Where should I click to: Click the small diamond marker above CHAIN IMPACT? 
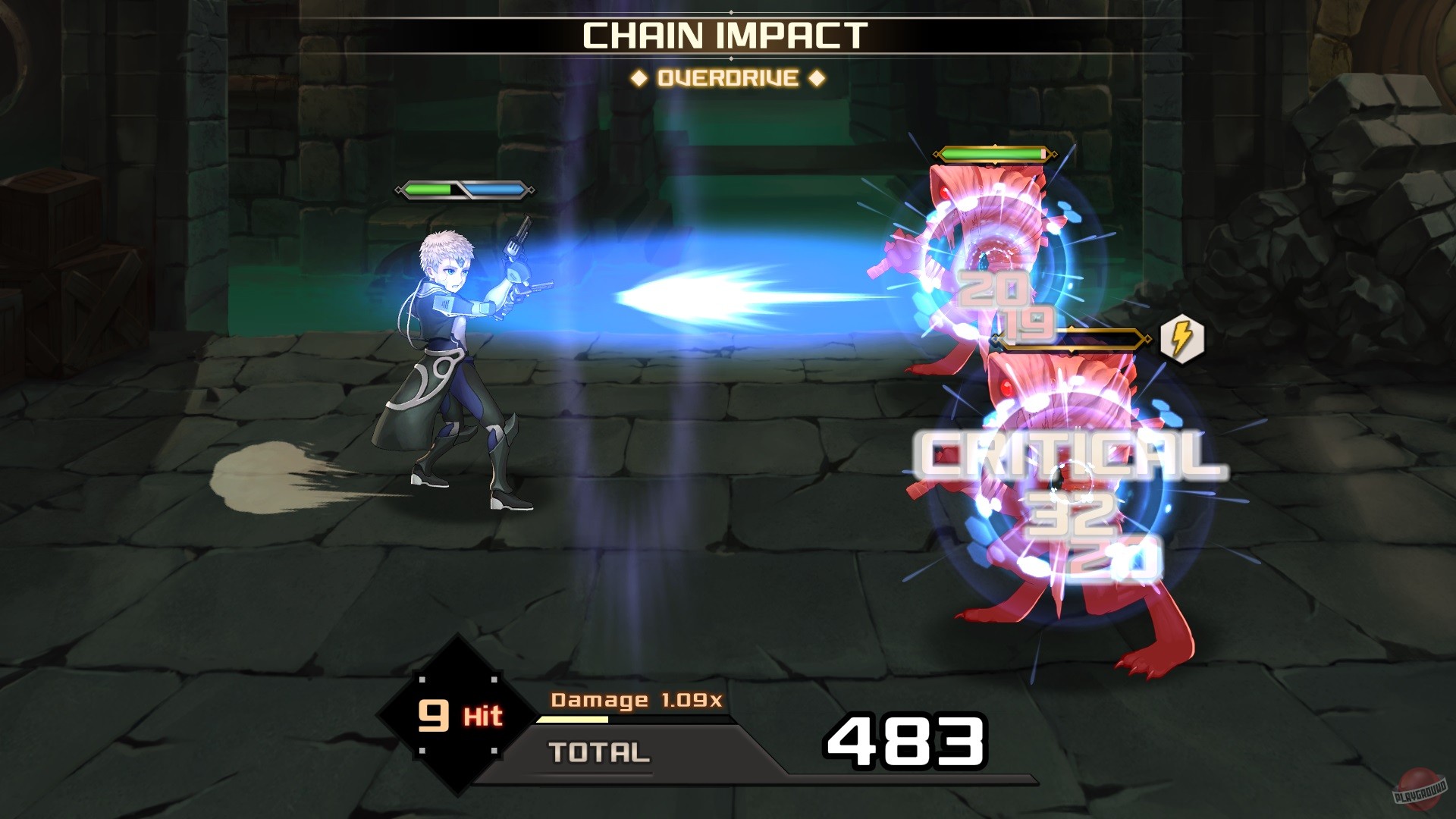coord(730,11)
